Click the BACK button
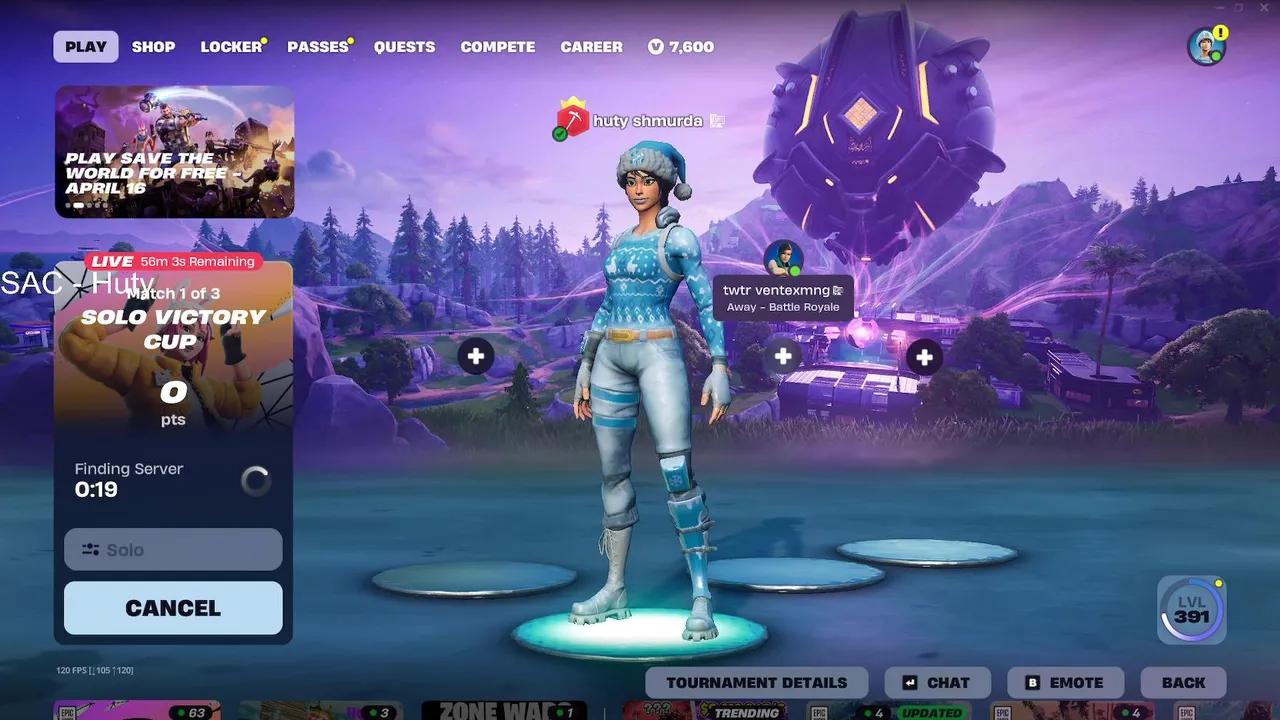The width and height of the screenshot is (1280, 720). [1183, 682]
